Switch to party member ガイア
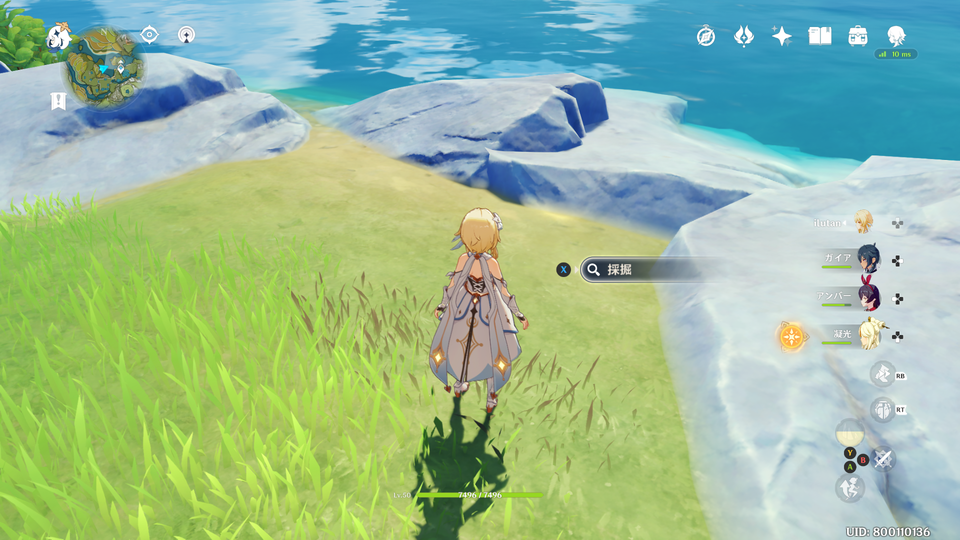The height and width of the screenshot is (540, 960). coord(867,259)
